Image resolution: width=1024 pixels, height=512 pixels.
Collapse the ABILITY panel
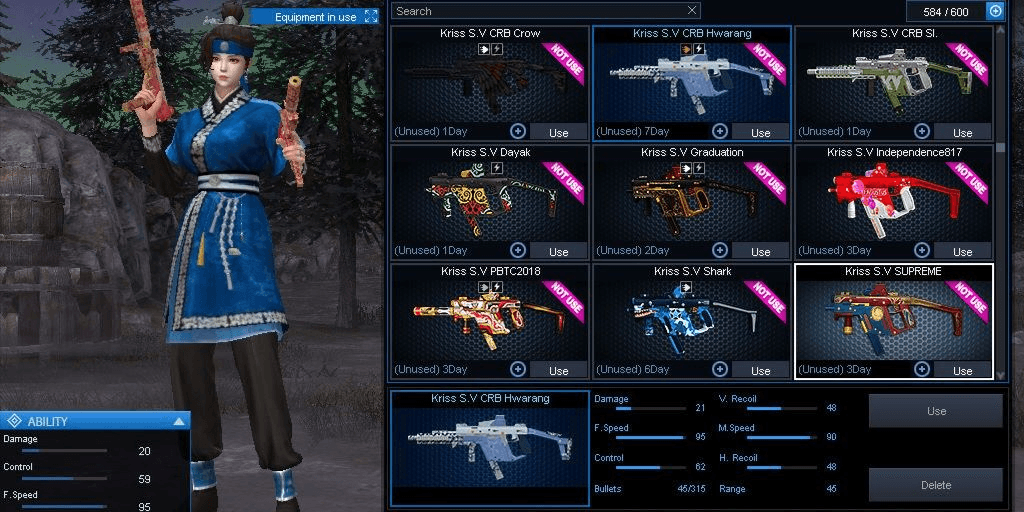pos(179,421)
